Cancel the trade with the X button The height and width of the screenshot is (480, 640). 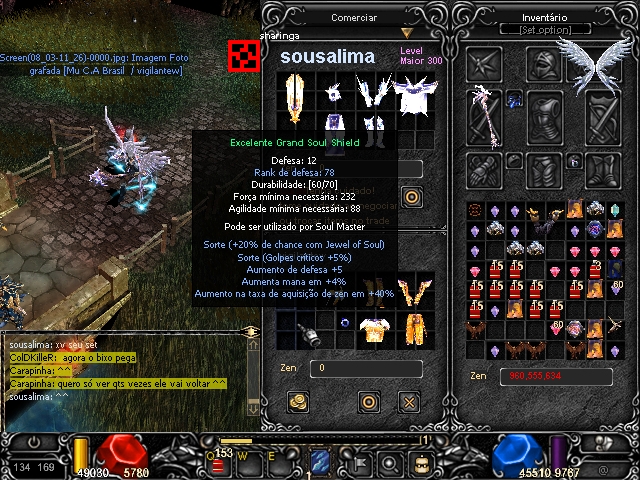click(408, 402)
